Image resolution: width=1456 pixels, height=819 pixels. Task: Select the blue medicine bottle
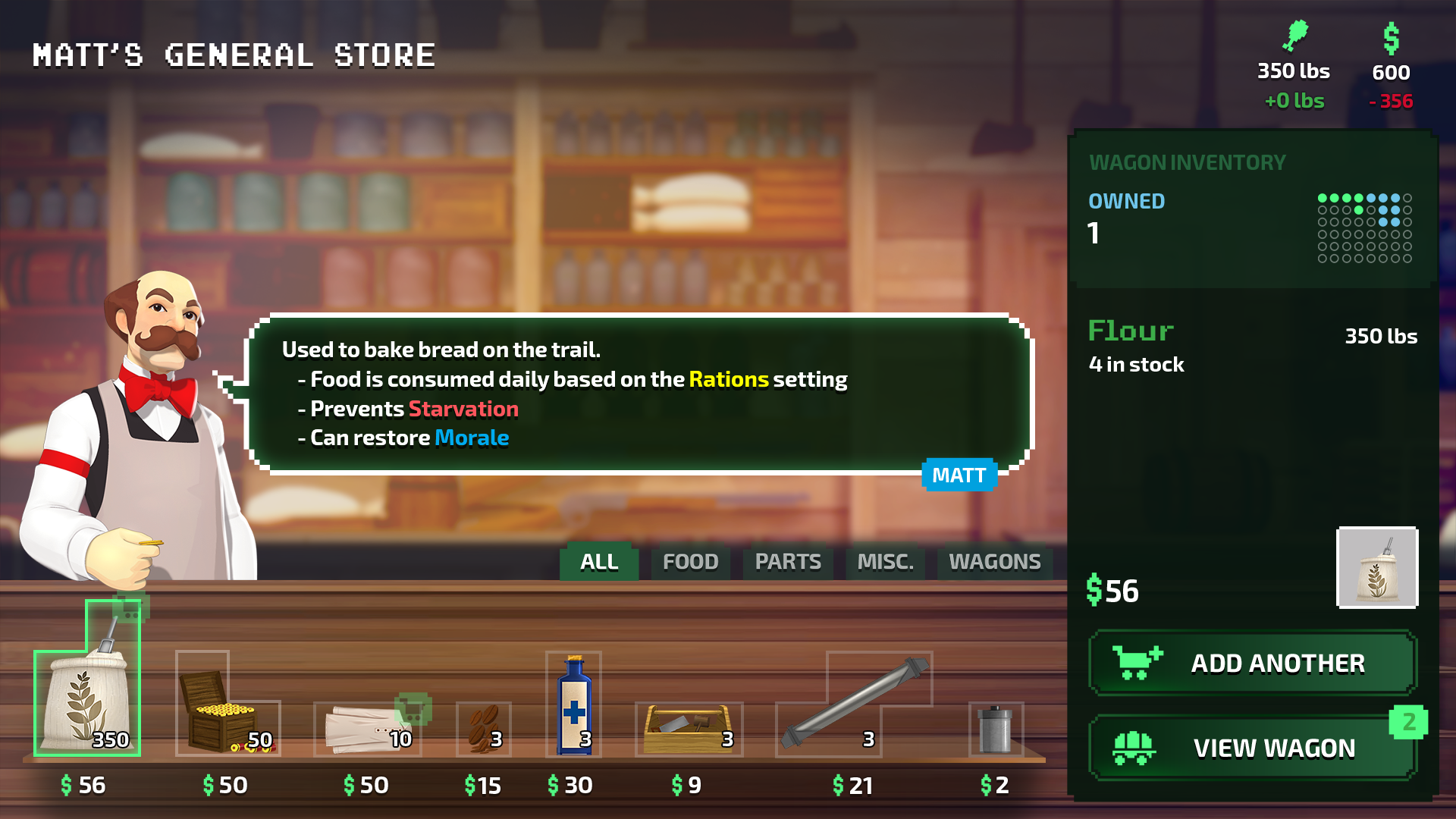[573, 705]
